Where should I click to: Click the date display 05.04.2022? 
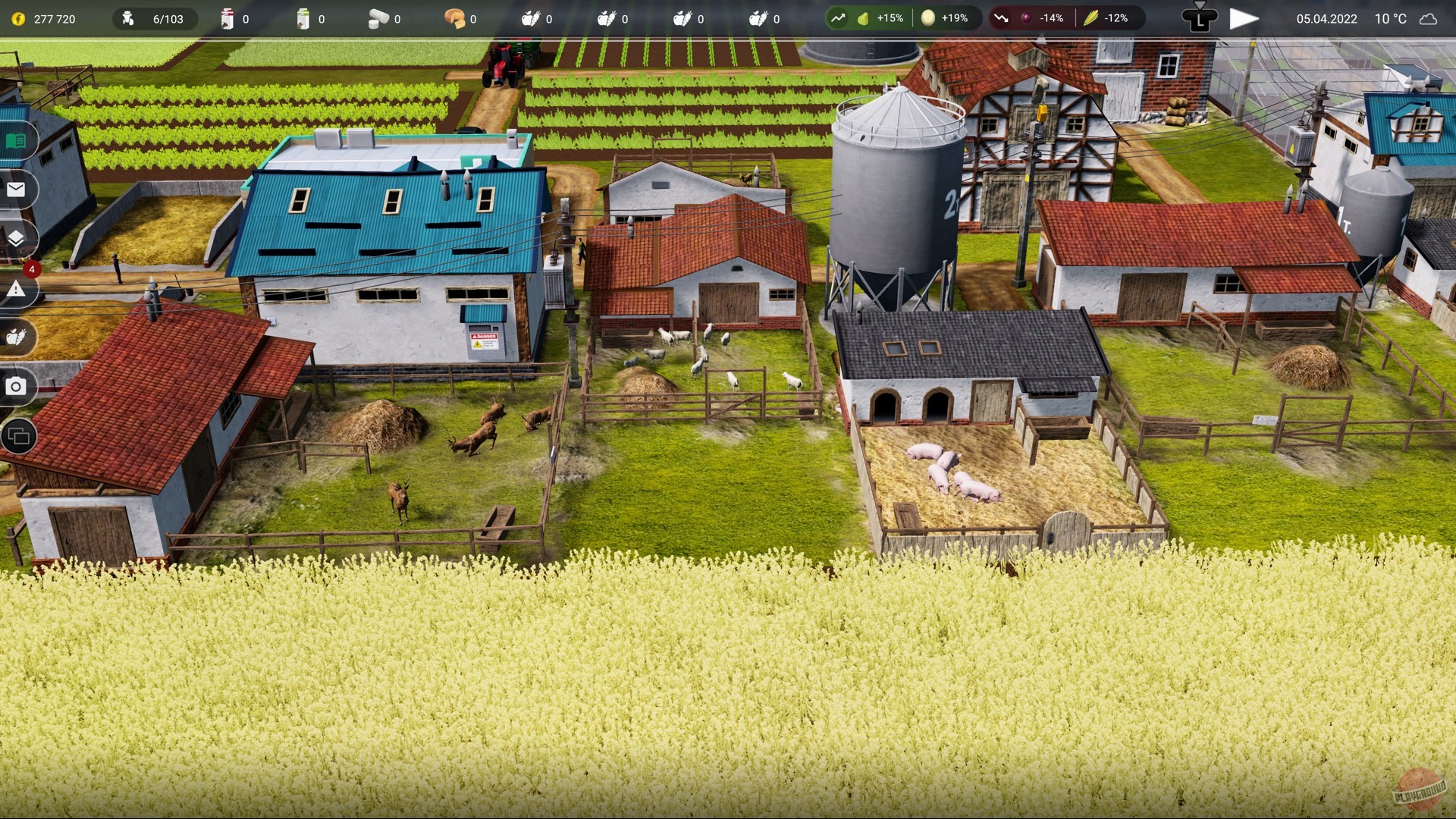[1326, 19]
